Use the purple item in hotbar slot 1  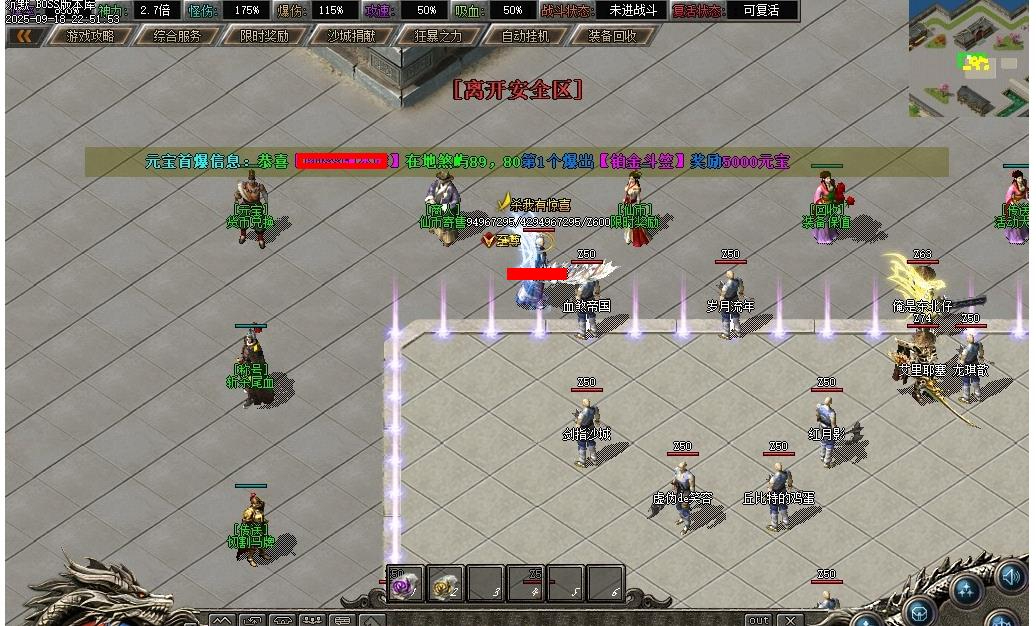point(405,584)
